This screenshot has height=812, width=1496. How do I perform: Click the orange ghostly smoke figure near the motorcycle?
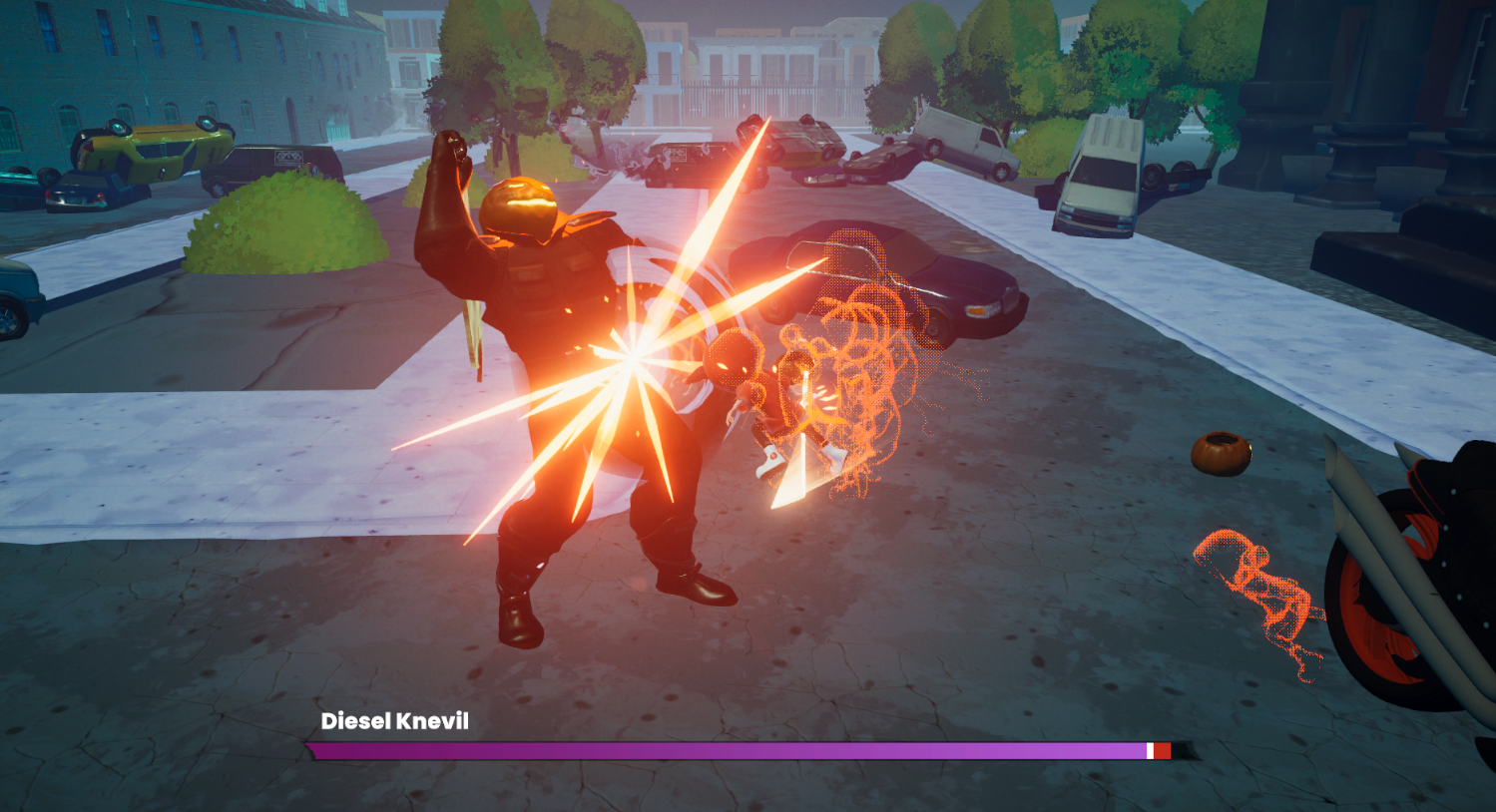pyautogui.click(x=1257, y=589)
